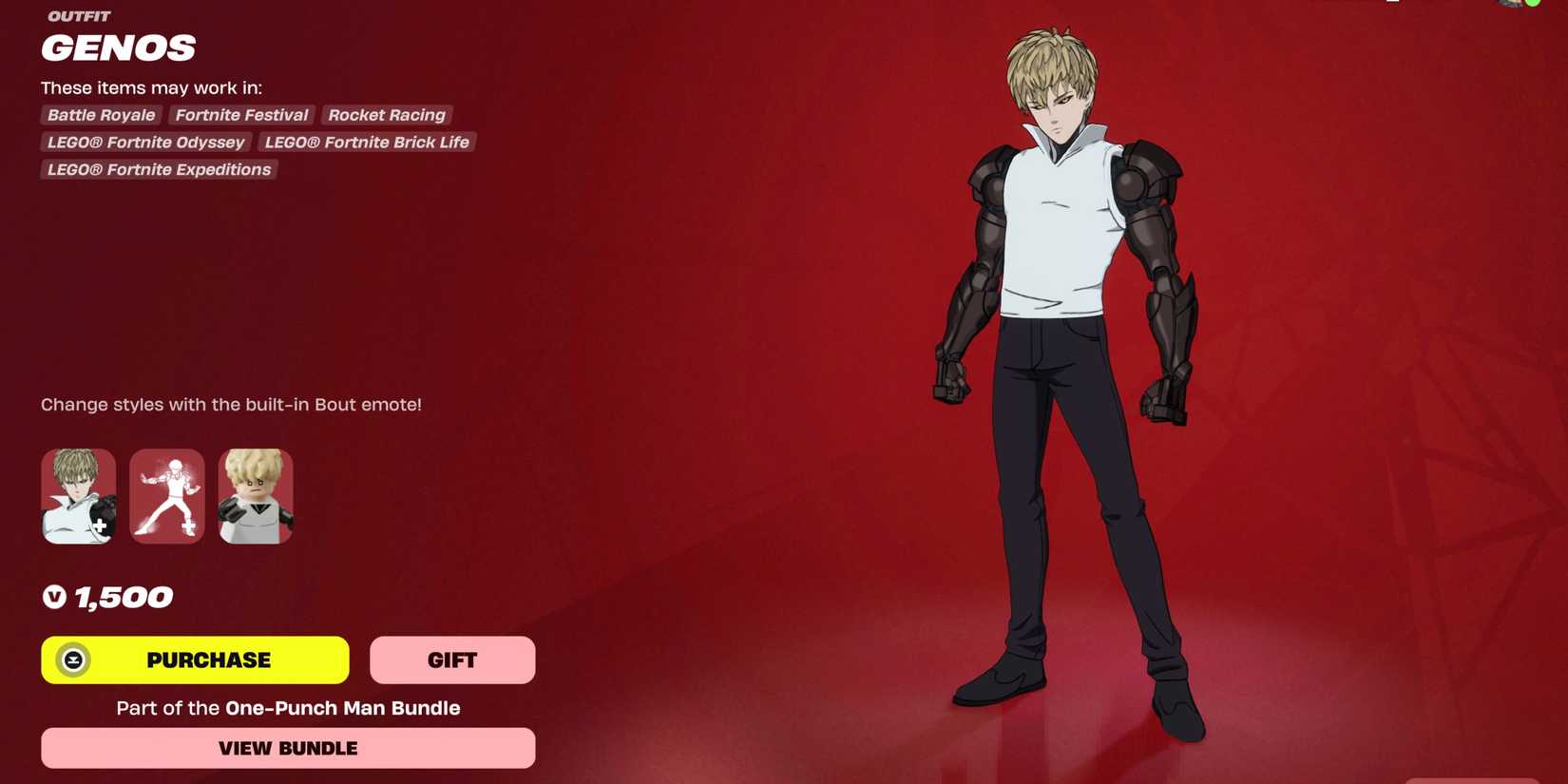The image size is (1568, 784).
Task: Gift the Genos outfit
Action: (x=452, y=660)
